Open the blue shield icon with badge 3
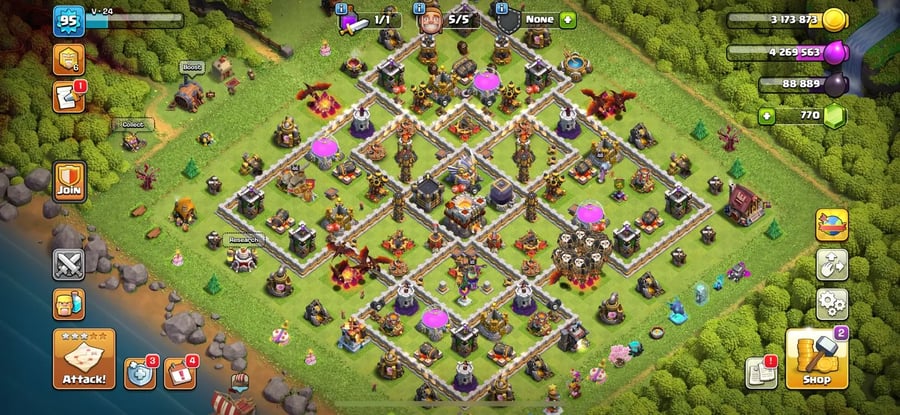 140,373
